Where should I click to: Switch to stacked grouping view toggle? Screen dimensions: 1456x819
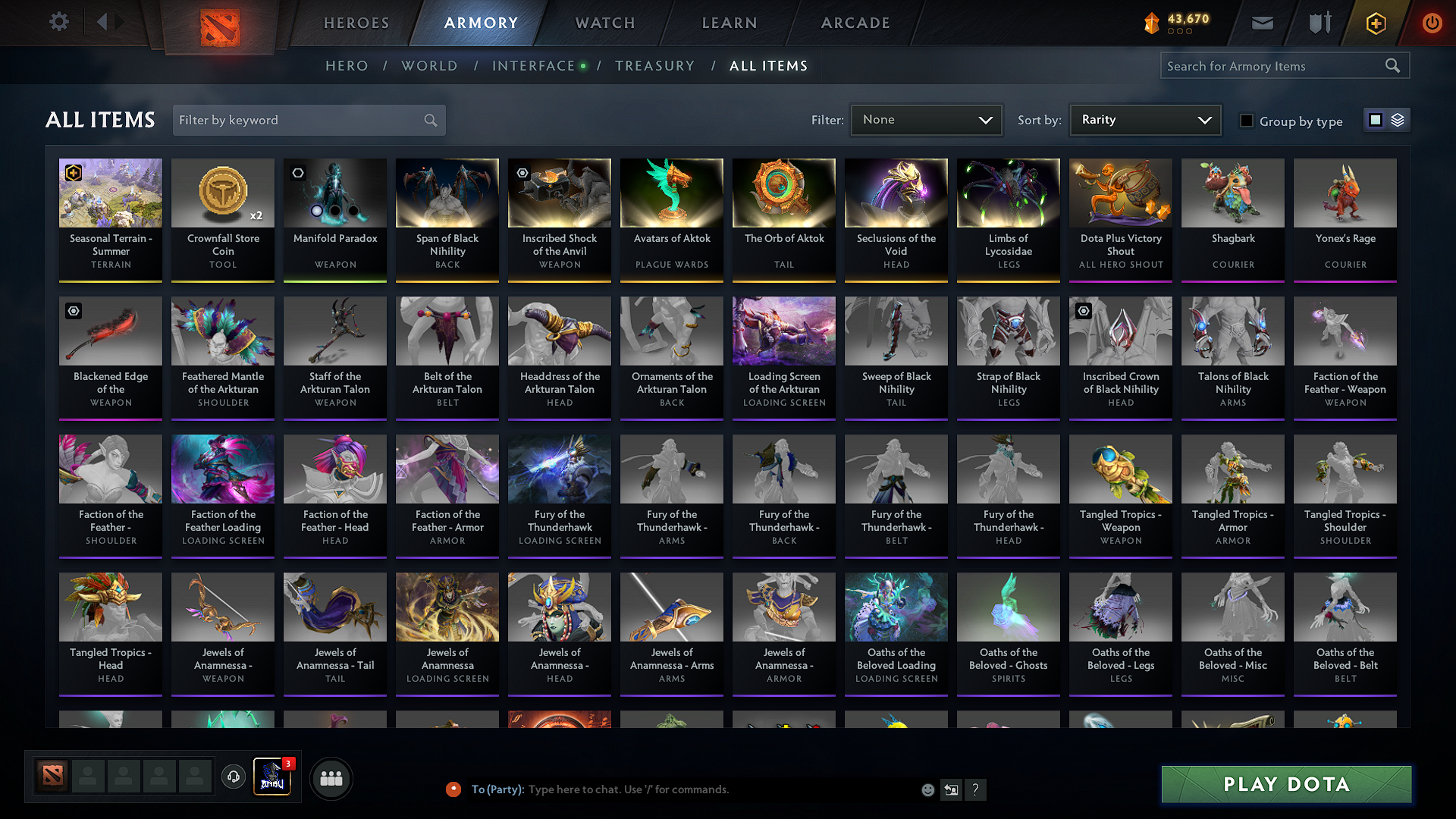tap(1396, 119)
